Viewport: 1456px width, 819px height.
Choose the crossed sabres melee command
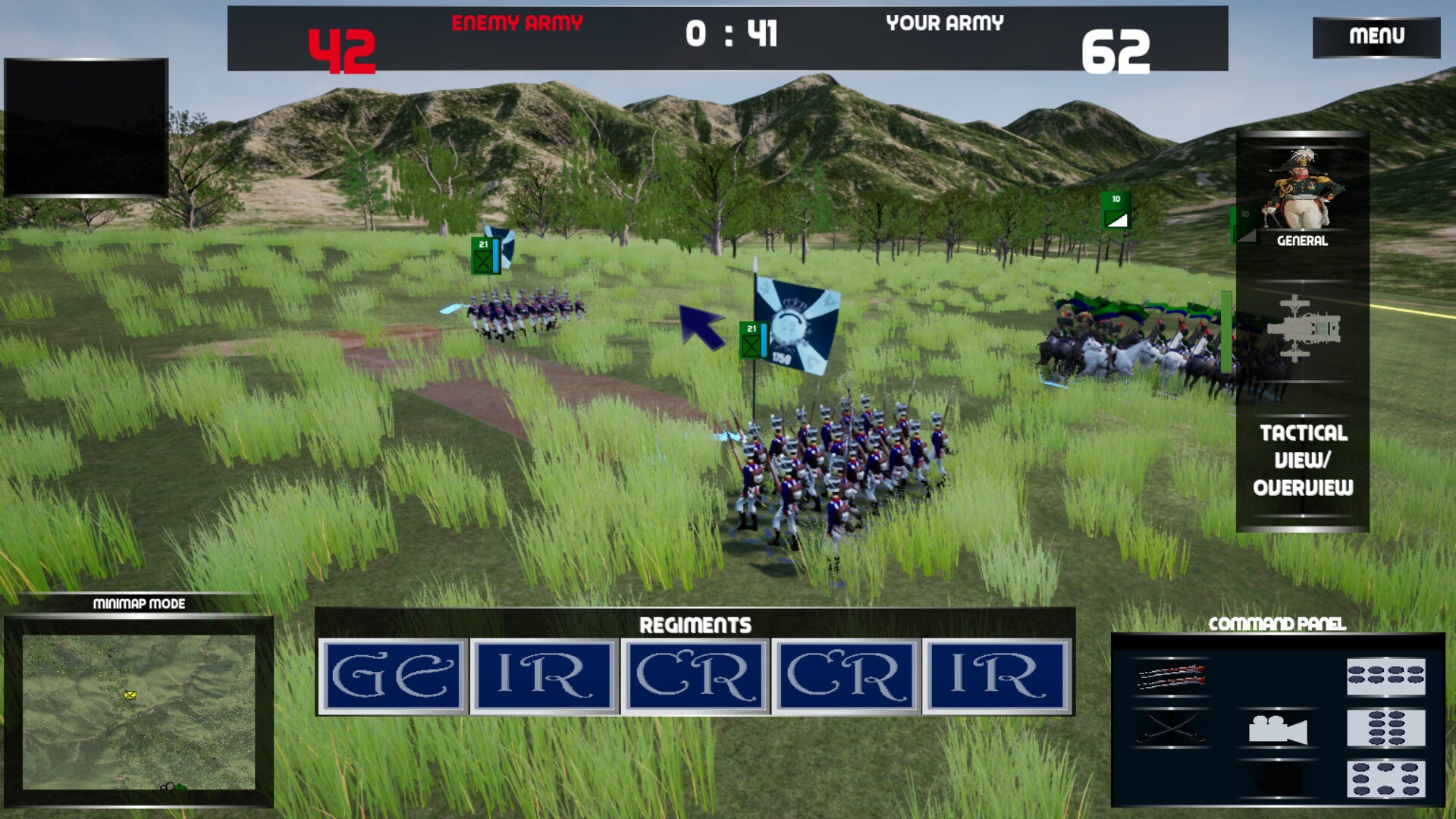point(1170,729)
